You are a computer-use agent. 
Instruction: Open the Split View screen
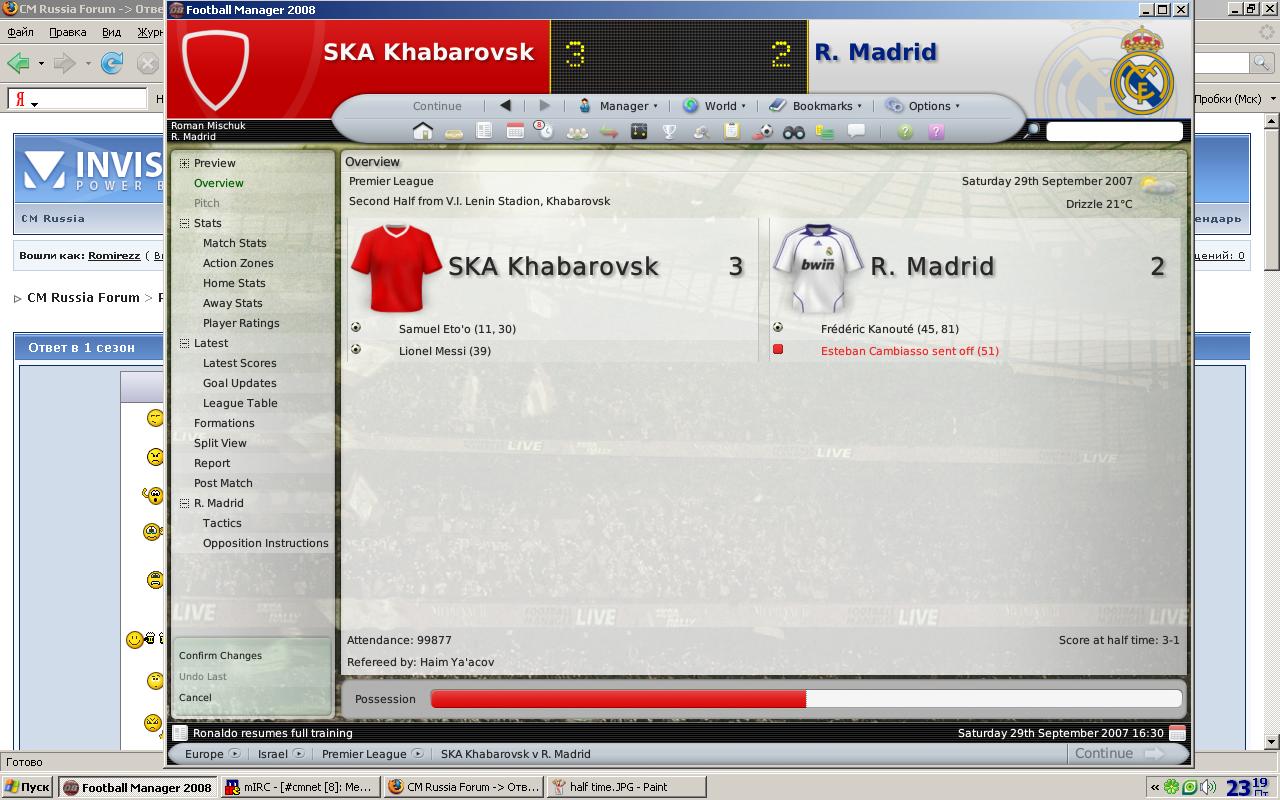tap(220, 443)
